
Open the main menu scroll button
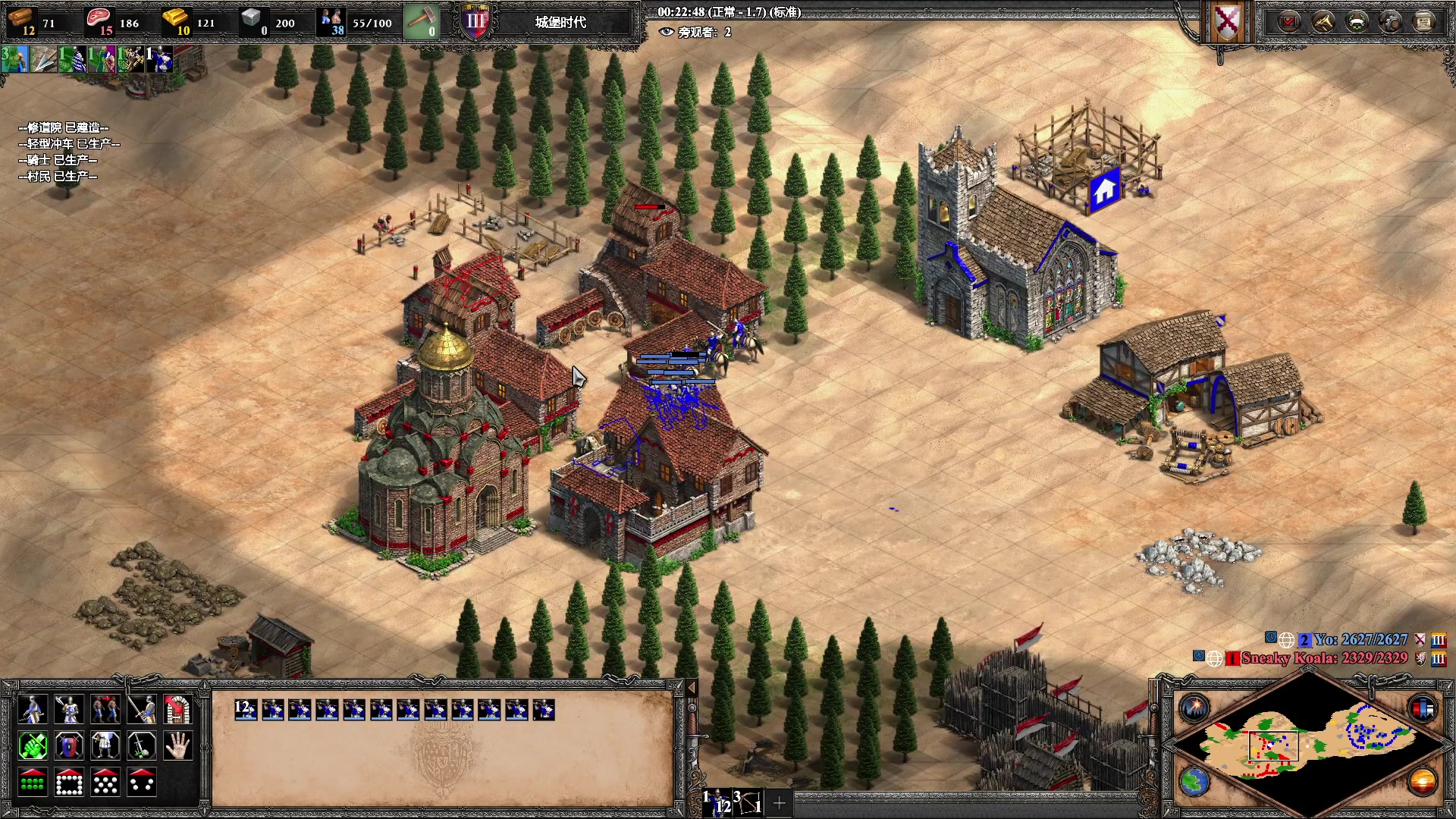tap(1424, 22)
